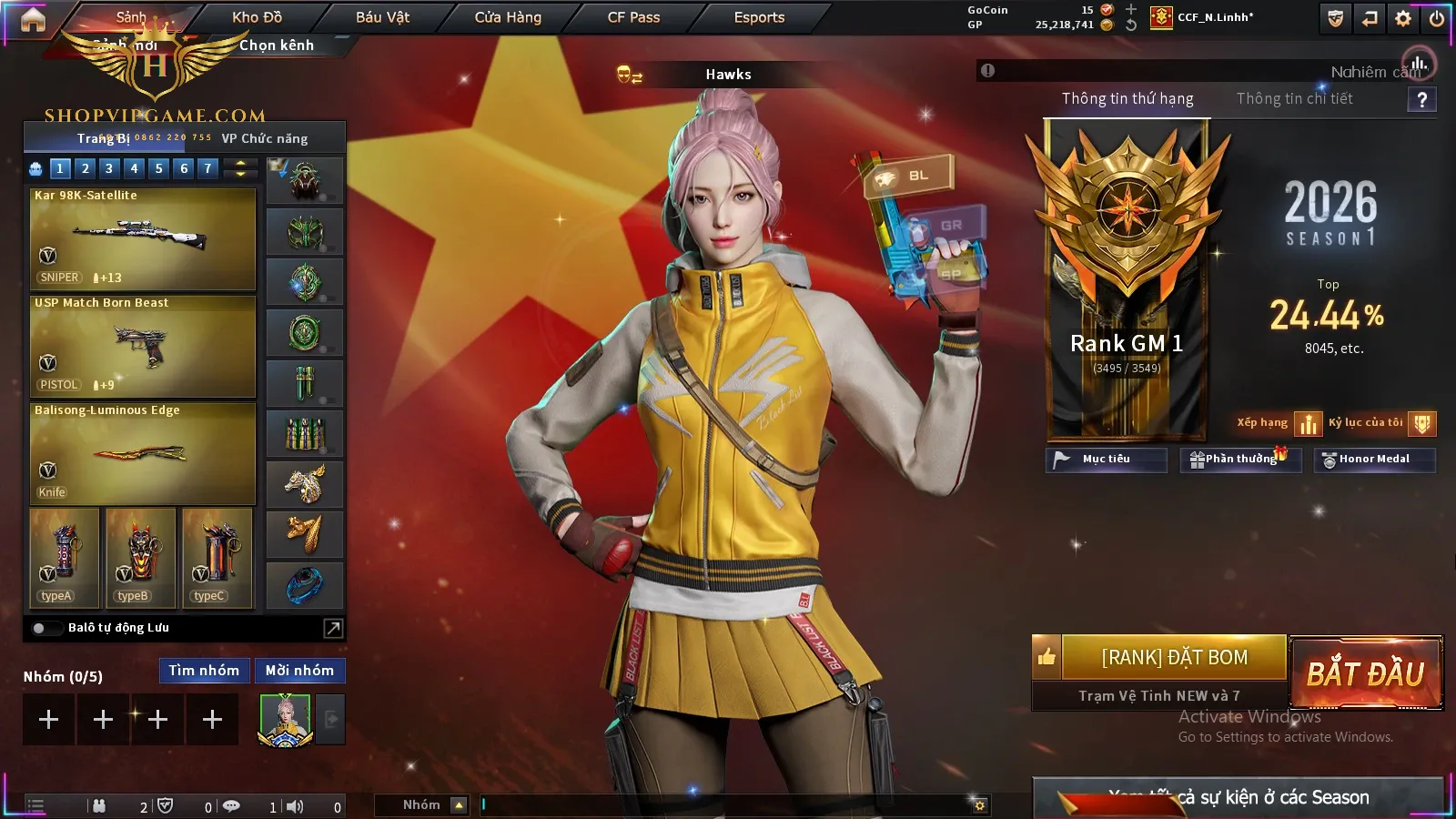Viewport: 1456px width, 819px height.
Task: Start the match with BẮT ĐẦU
Action: coord(1366,673)
